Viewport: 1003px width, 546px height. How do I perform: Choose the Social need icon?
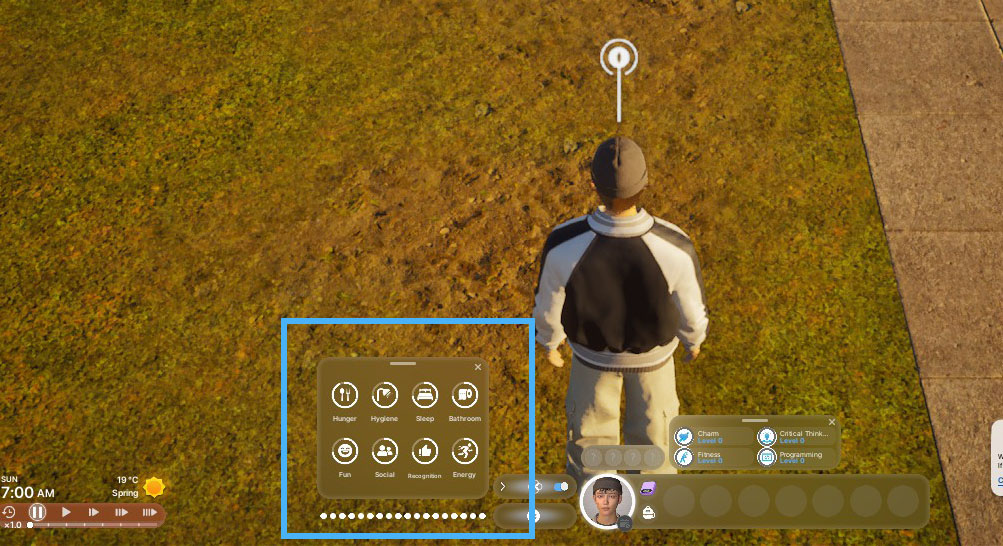[385, 451]
